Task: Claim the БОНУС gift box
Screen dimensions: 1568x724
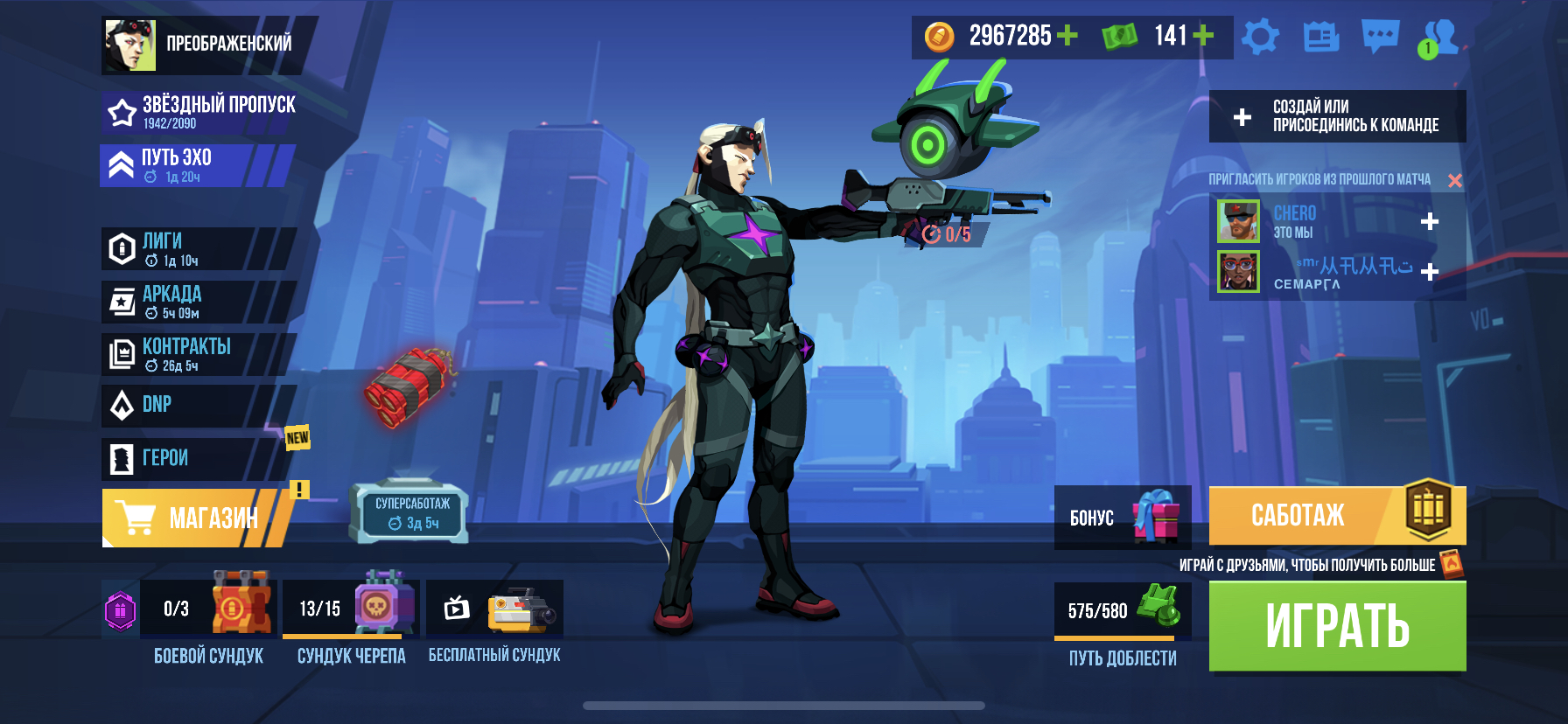Action: (x=1123, y=517)
